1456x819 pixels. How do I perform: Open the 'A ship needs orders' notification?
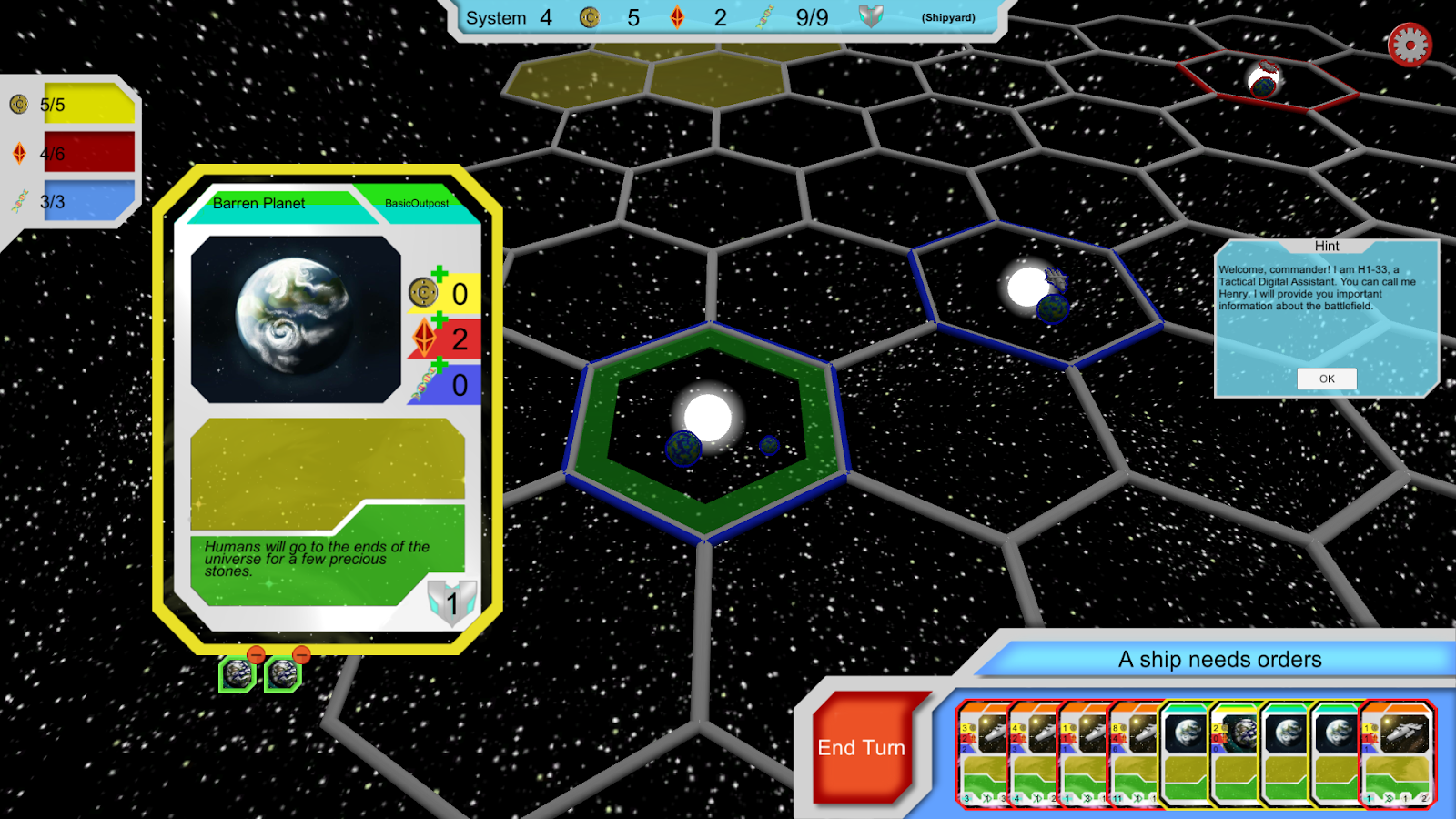click(1219, 659)
